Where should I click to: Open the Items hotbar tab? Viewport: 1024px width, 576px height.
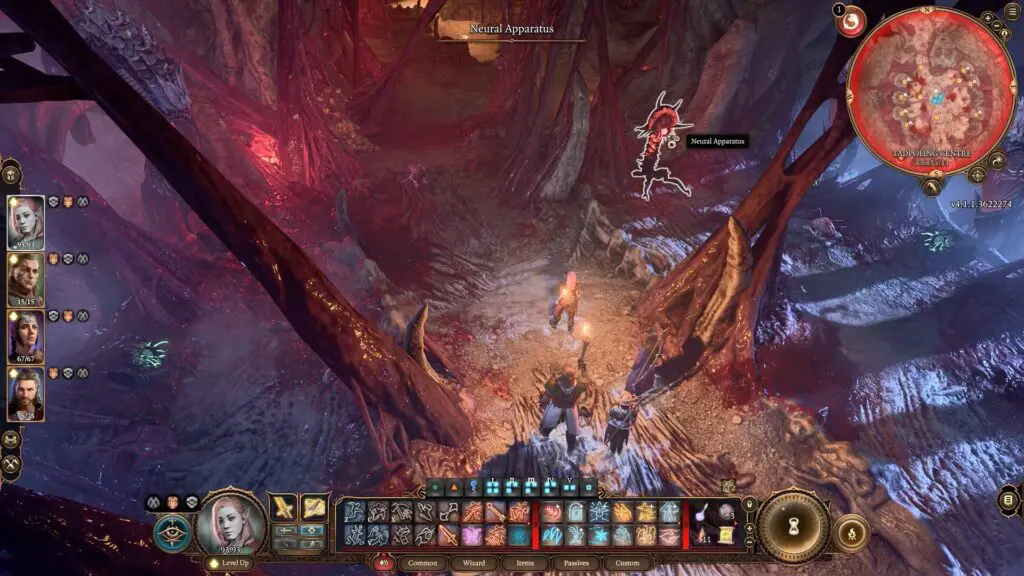click(525, 563)
